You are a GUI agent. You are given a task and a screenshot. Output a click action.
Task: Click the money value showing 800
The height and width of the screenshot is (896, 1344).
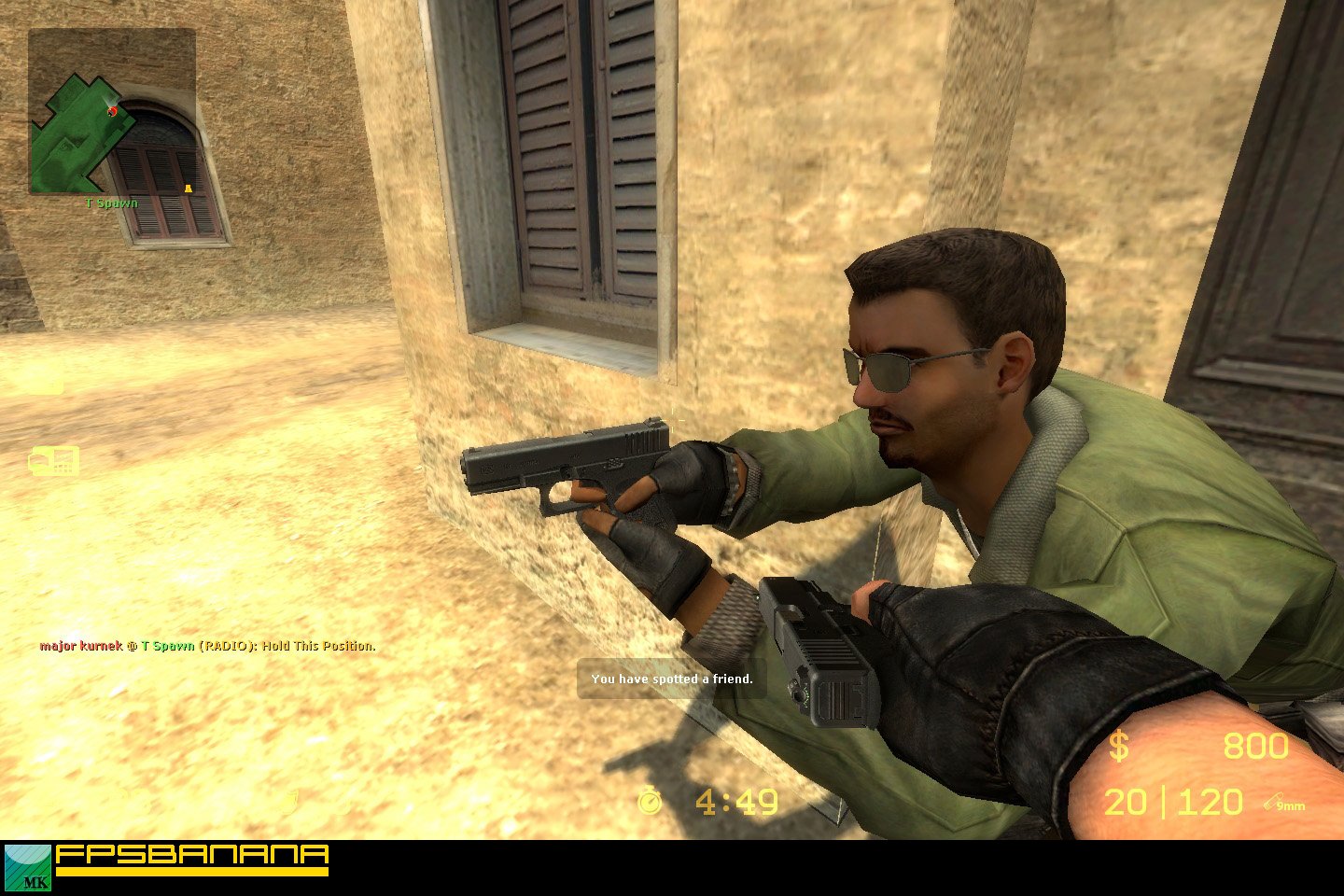(1255, 747)
